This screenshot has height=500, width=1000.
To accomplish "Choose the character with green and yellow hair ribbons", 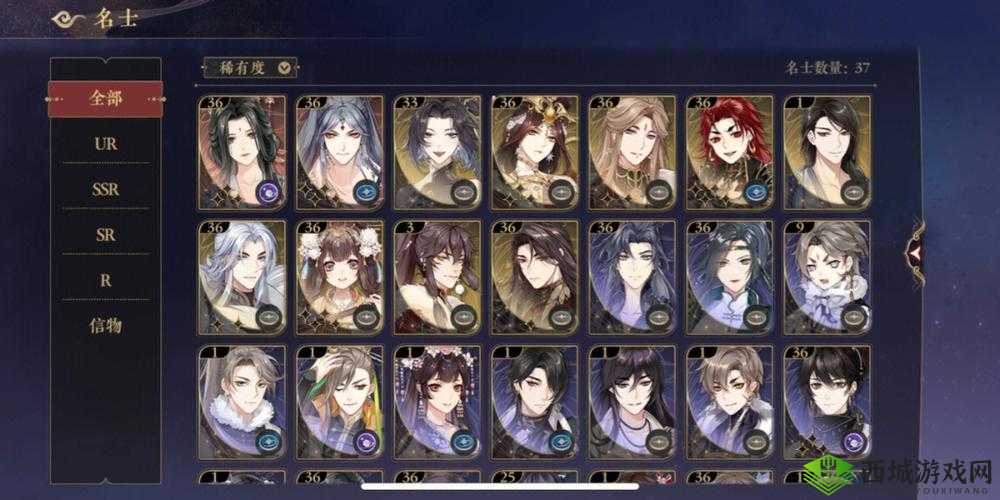I will pos(340,402).
